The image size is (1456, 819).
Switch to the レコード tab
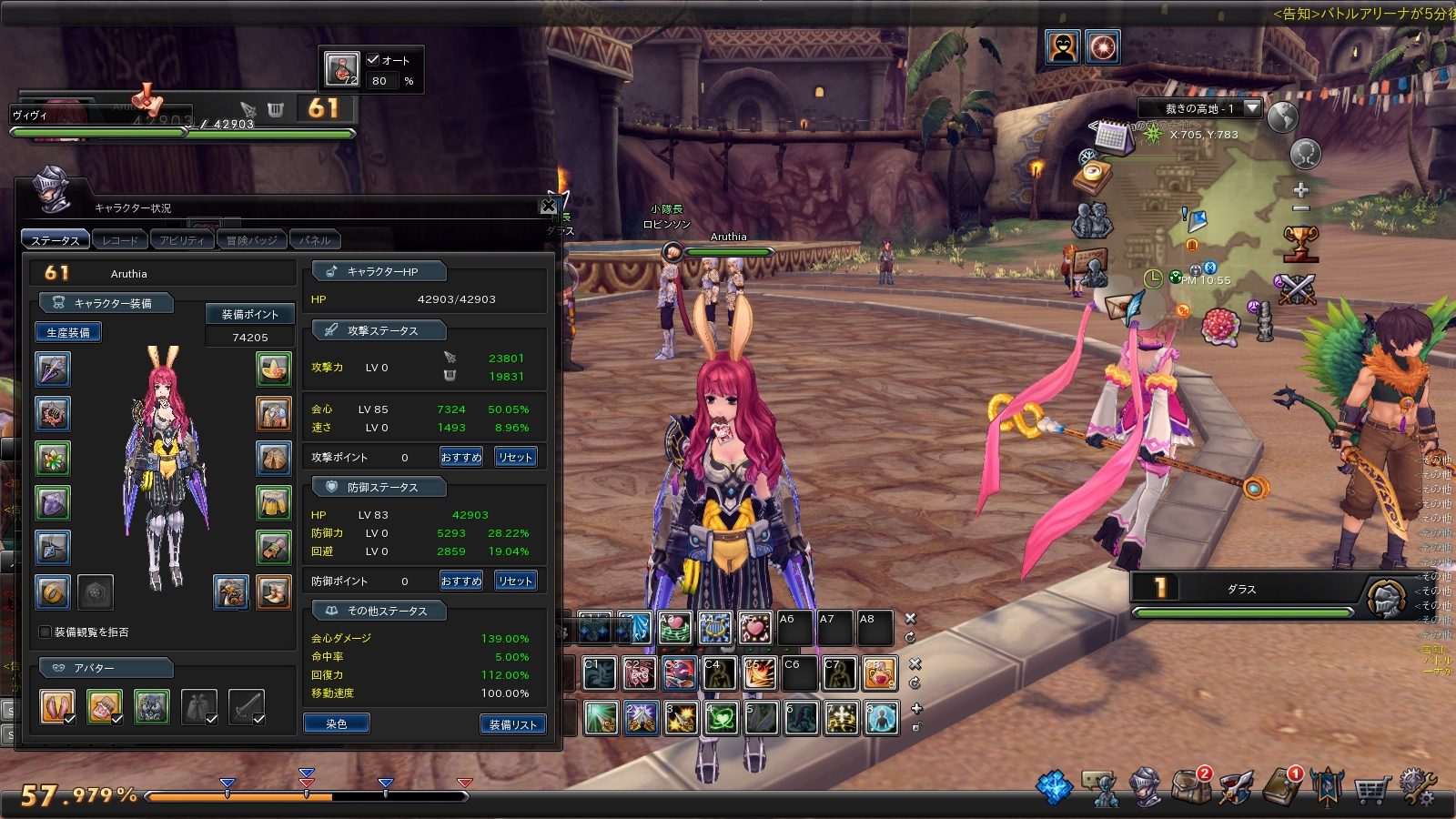point(121,240)
